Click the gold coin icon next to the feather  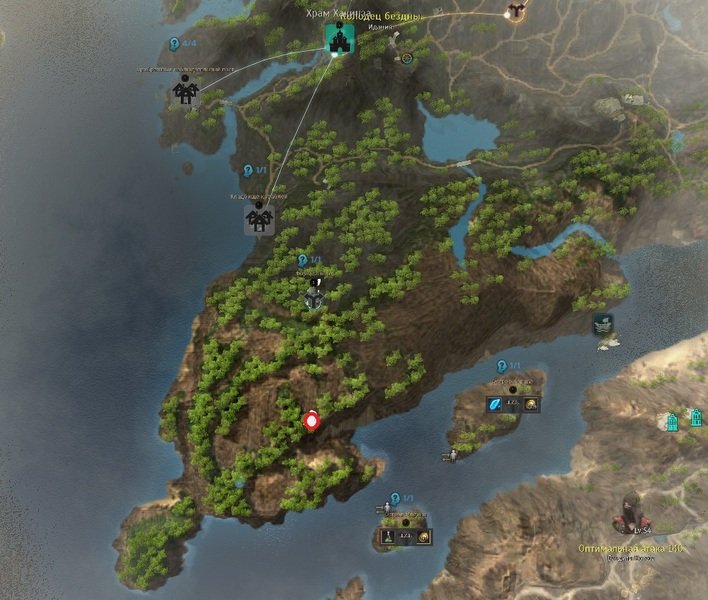(532, 404)
